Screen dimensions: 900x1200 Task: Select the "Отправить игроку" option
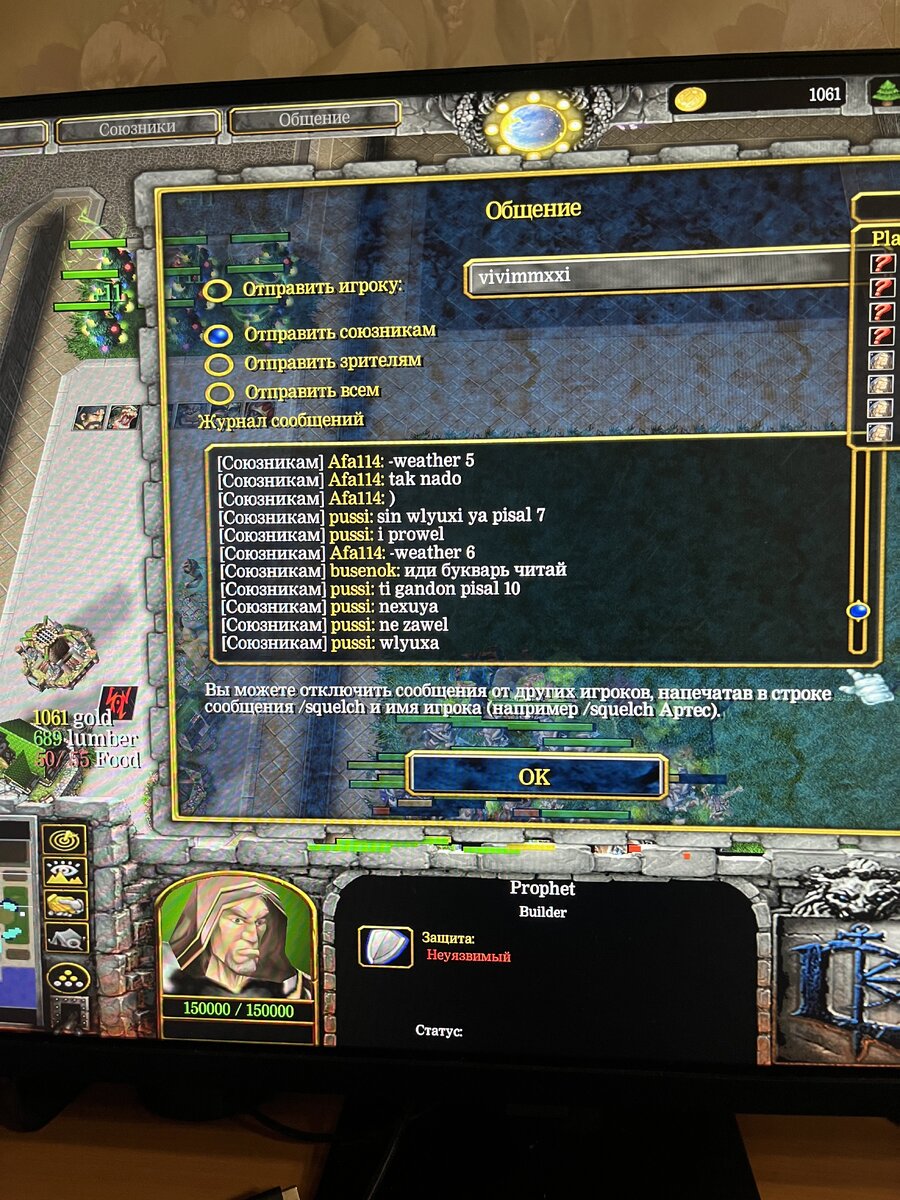(219, 291)
